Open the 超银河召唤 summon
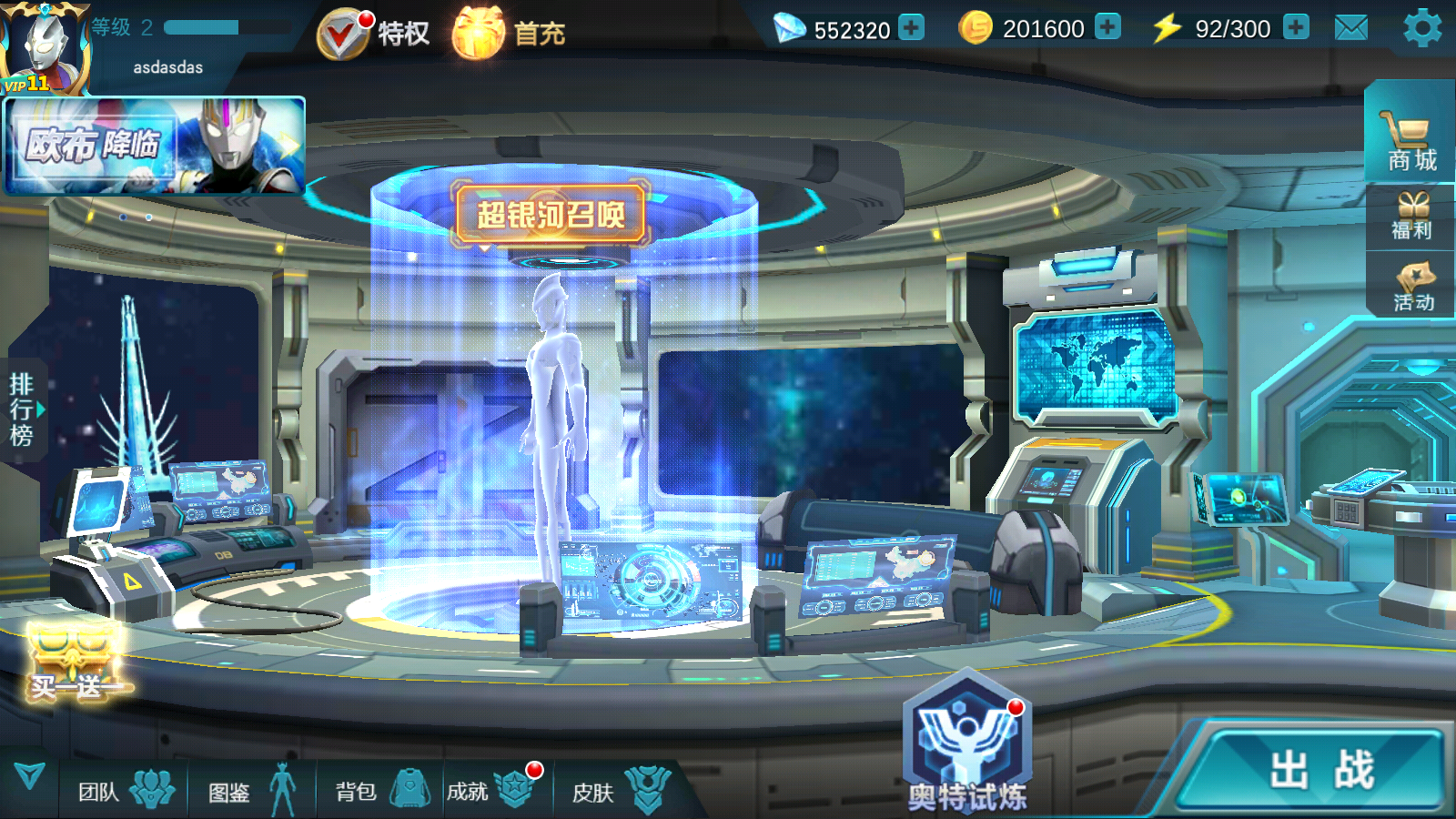 click(x=551, y=215)
